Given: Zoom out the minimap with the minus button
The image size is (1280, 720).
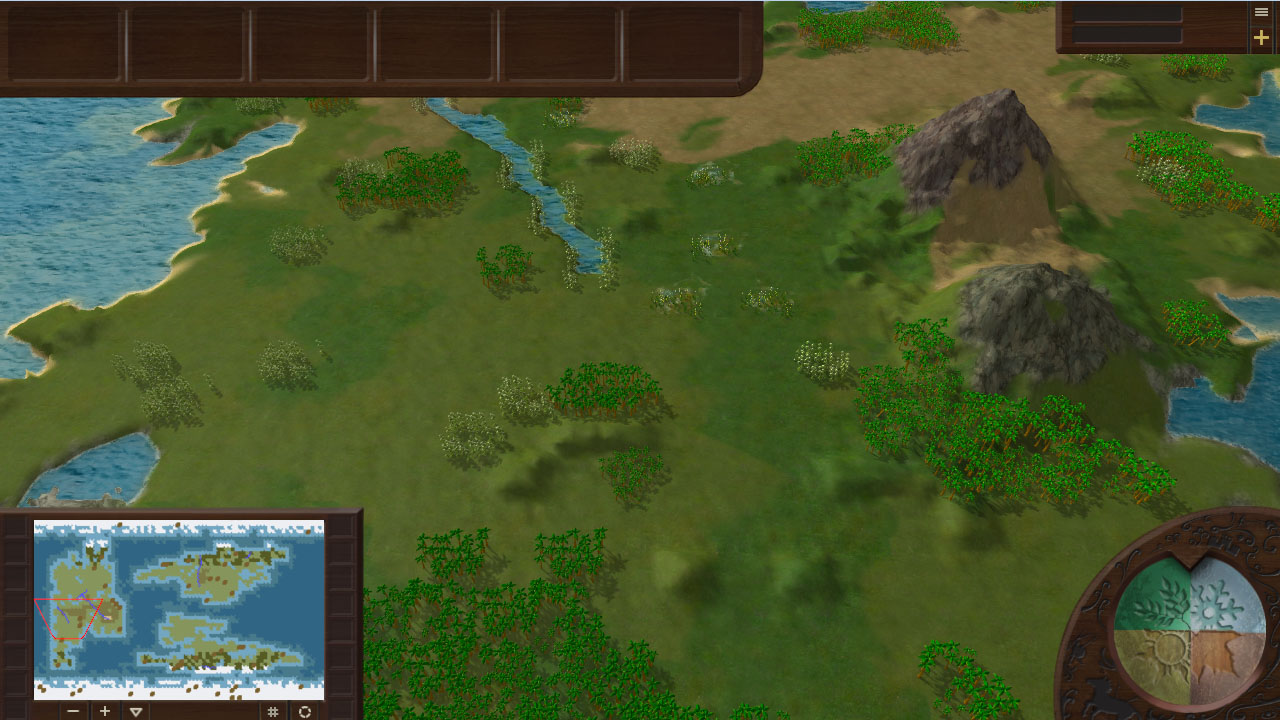Looking at the screenshot, I should [x=73, y=711].
